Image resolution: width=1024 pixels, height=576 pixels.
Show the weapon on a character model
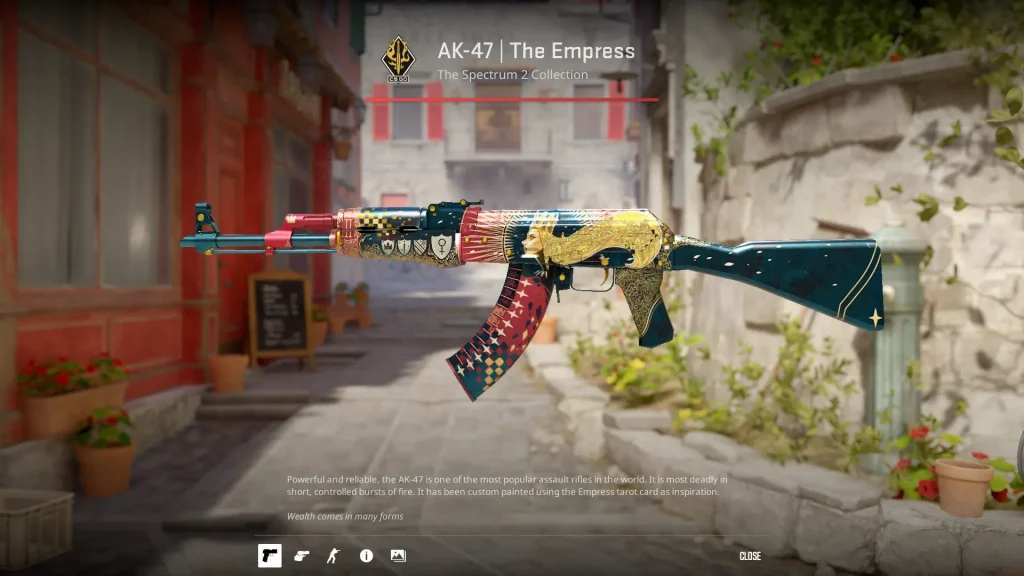pyautogui.click(x=333, y=555)
